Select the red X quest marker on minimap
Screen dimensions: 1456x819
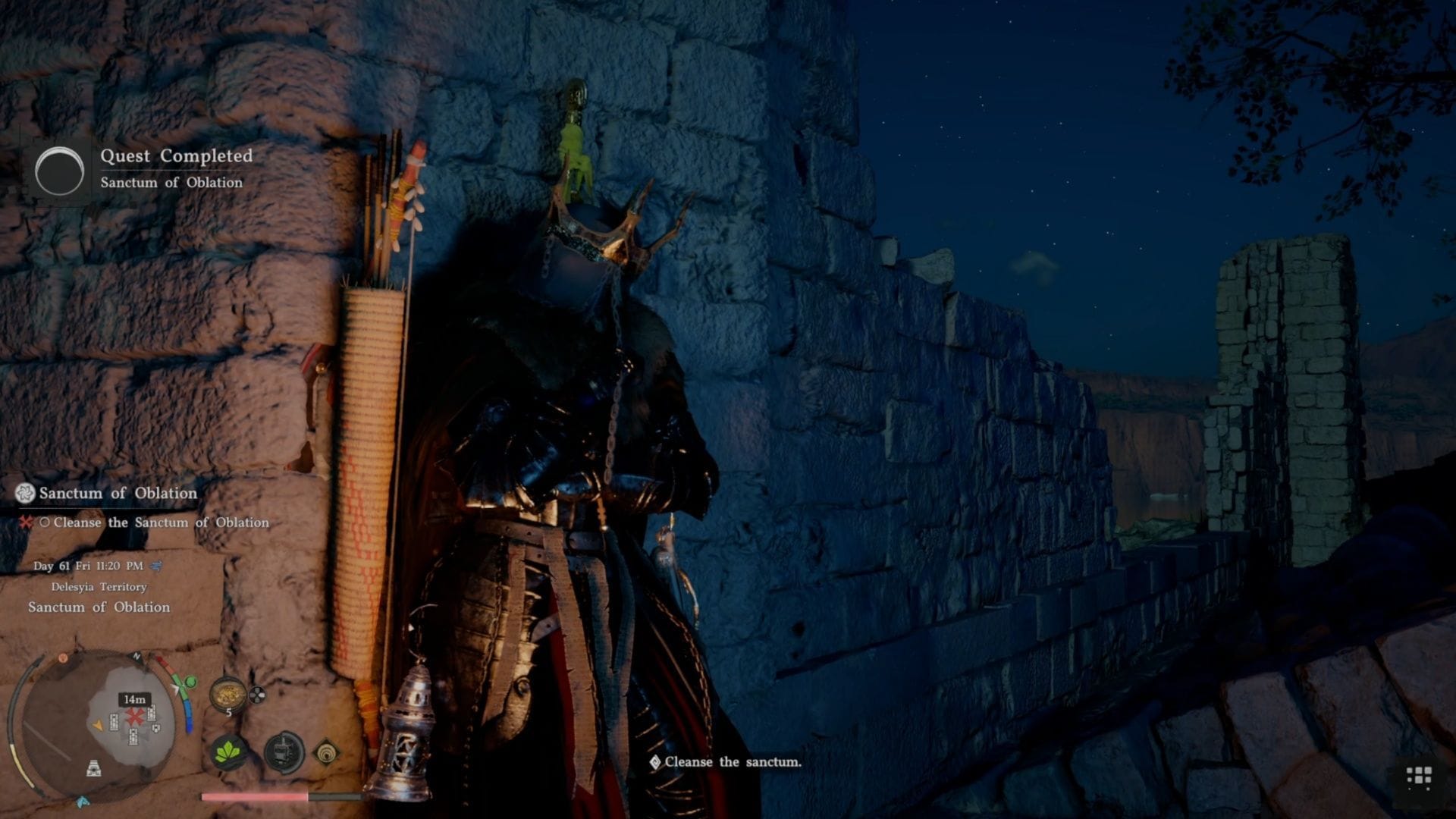(135, 717)
